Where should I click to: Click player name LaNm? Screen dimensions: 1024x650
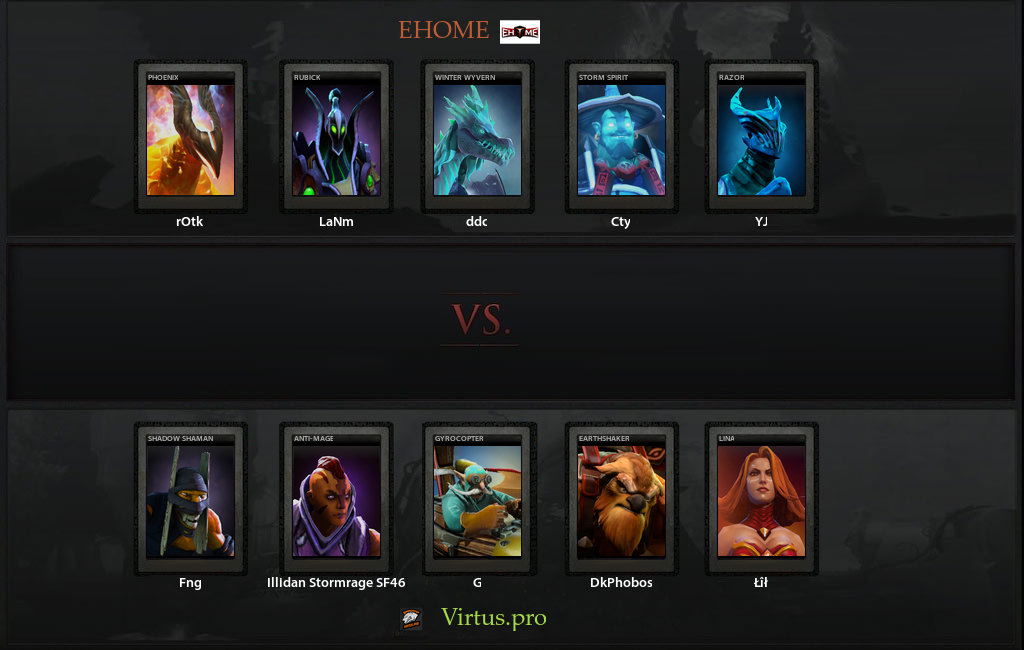[x=336, y=222]
